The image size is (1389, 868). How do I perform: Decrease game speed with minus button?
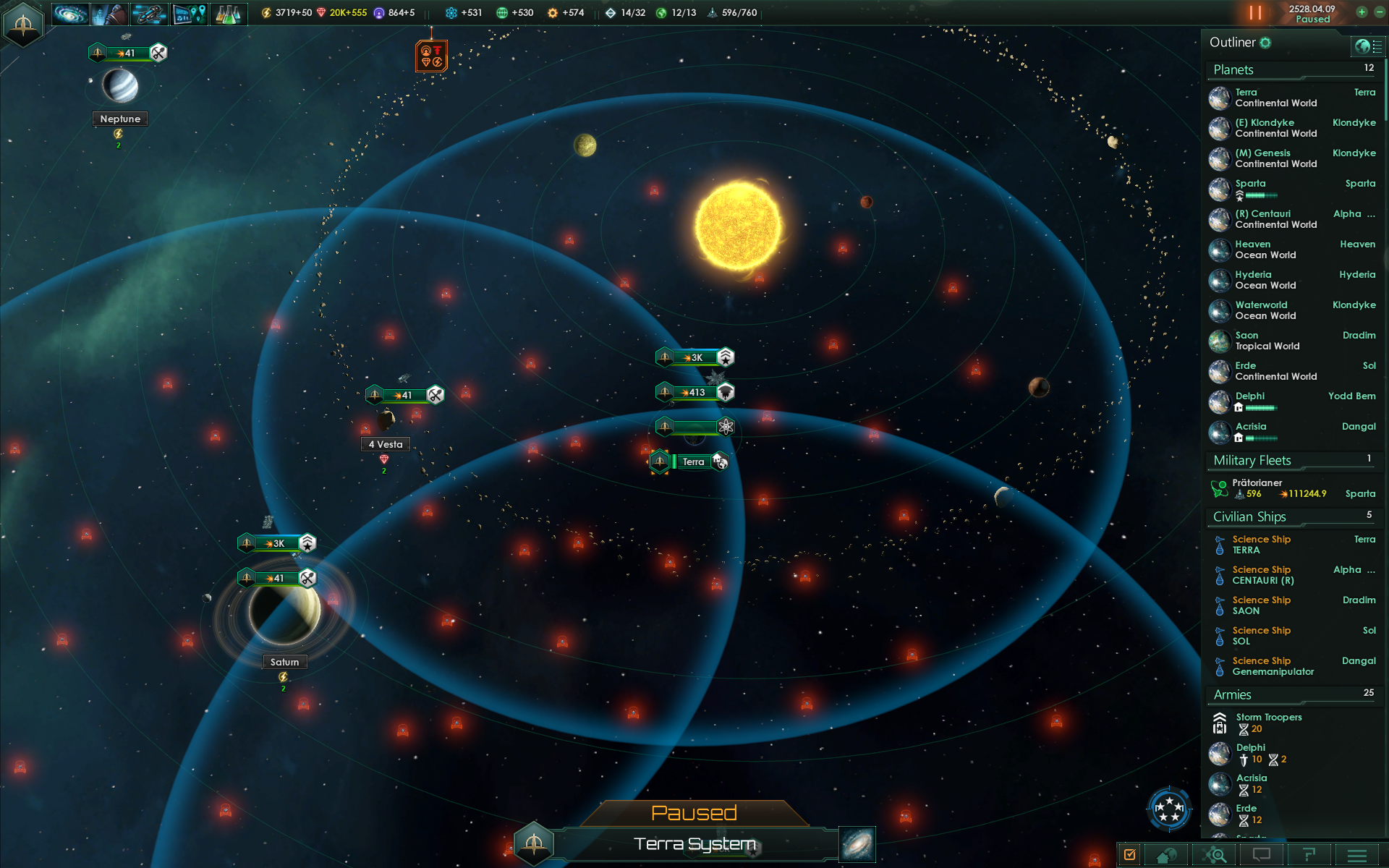click(x=1379, y=12)
